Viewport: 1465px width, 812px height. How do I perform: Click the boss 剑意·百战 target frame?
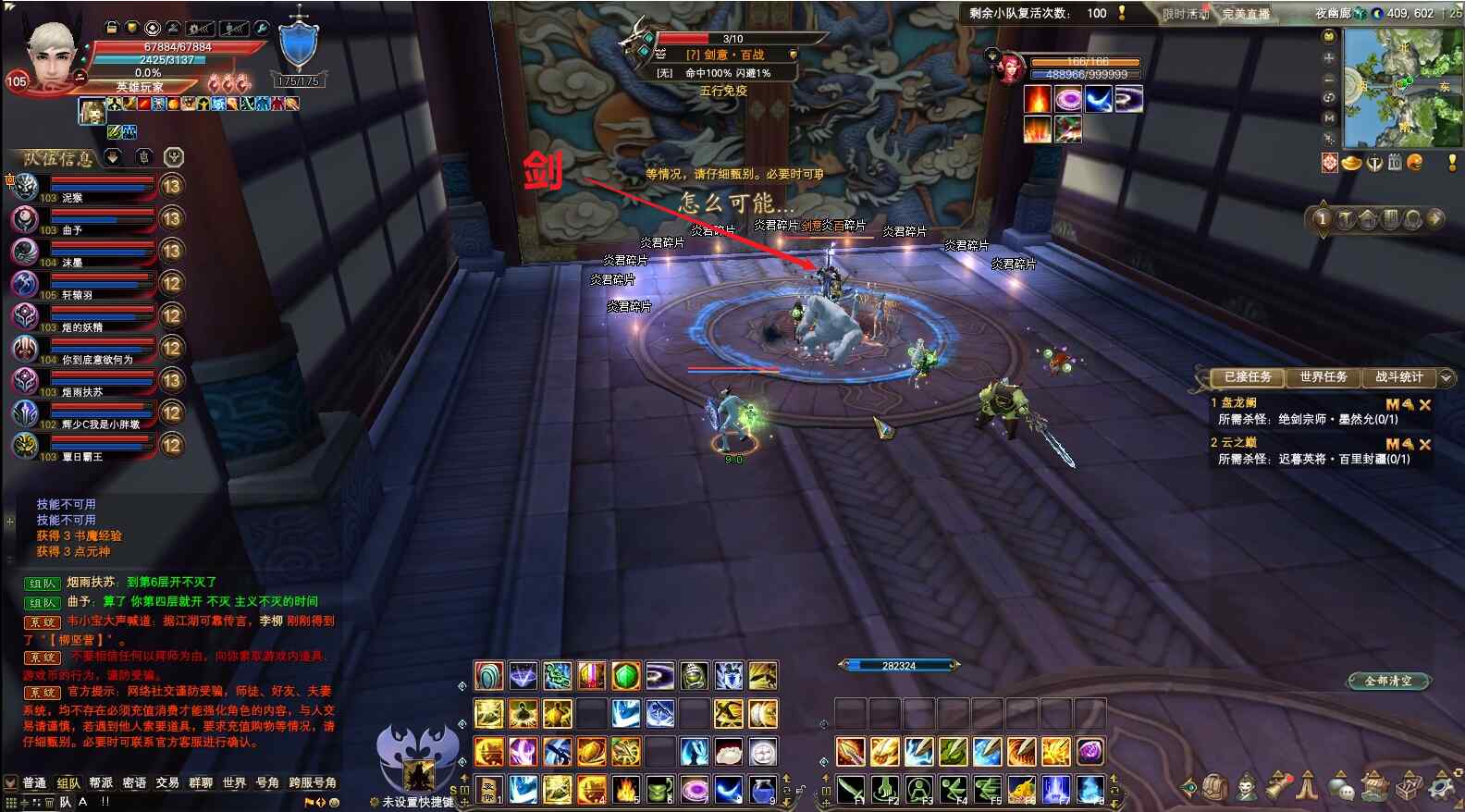click(731, 55)
